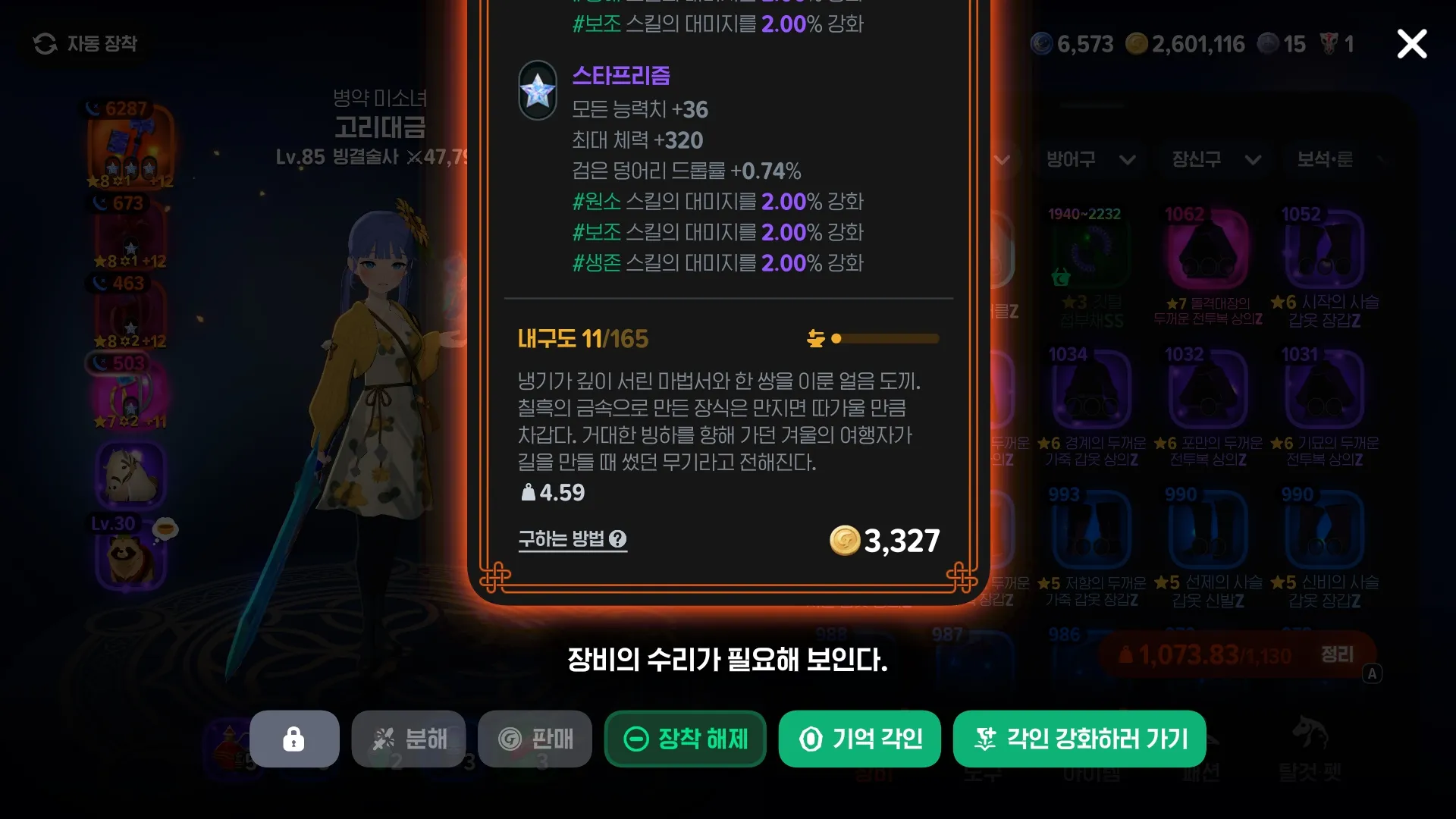Click the gold coin icon beside 2,601,116
The image size is (1456, 819).
click(1135, 43)
